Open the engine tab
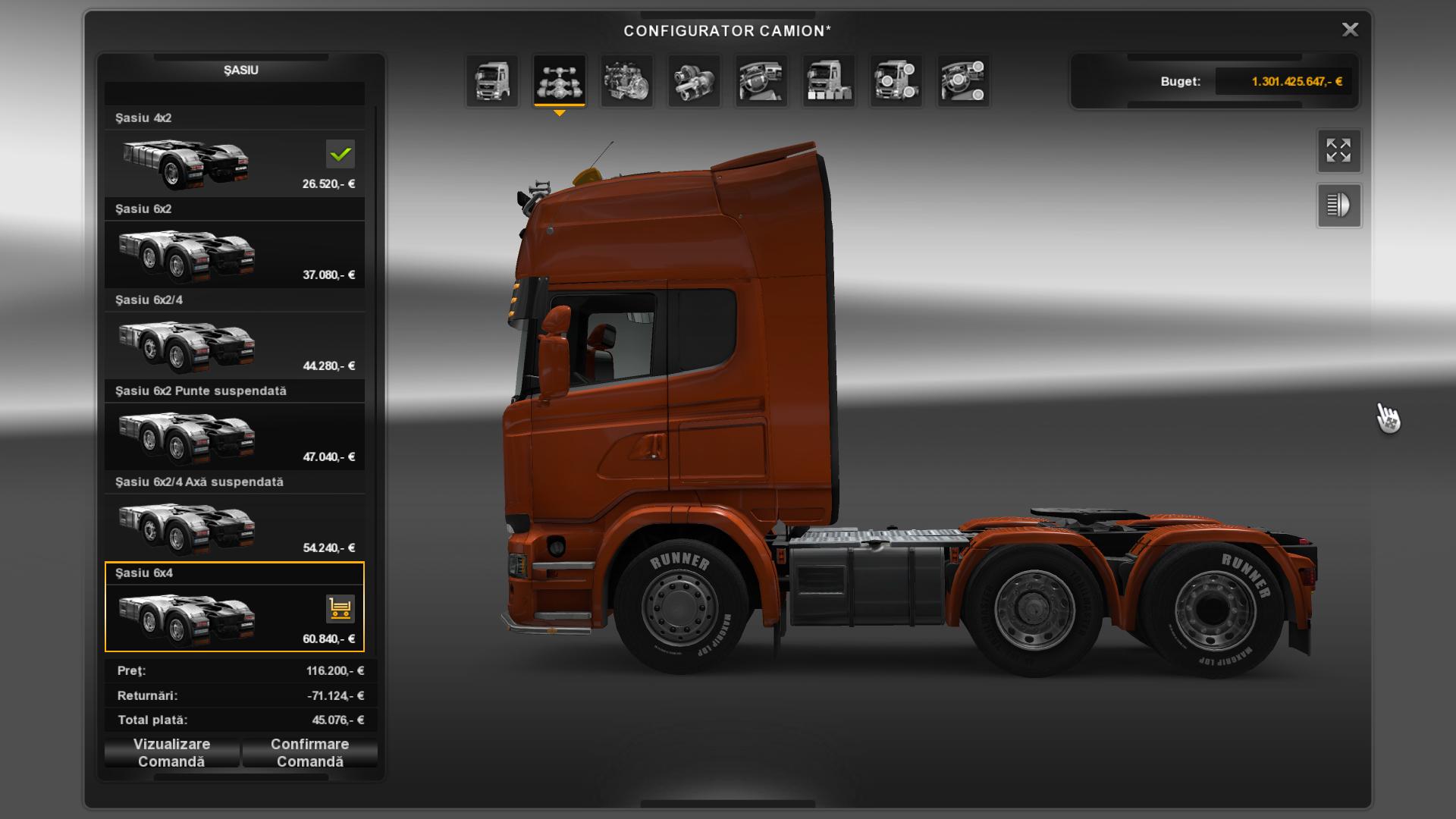 pos(627,81)
